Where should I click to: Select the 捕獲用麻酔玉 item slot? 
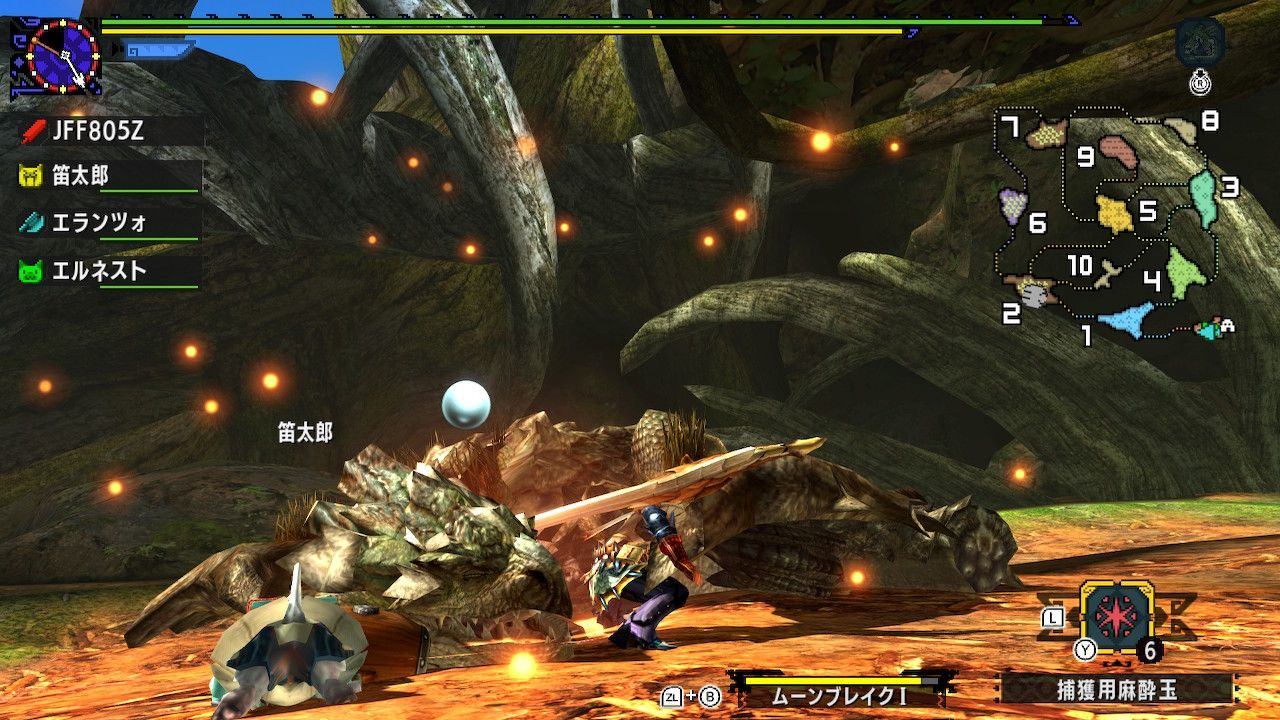(x=1118, y=617)
